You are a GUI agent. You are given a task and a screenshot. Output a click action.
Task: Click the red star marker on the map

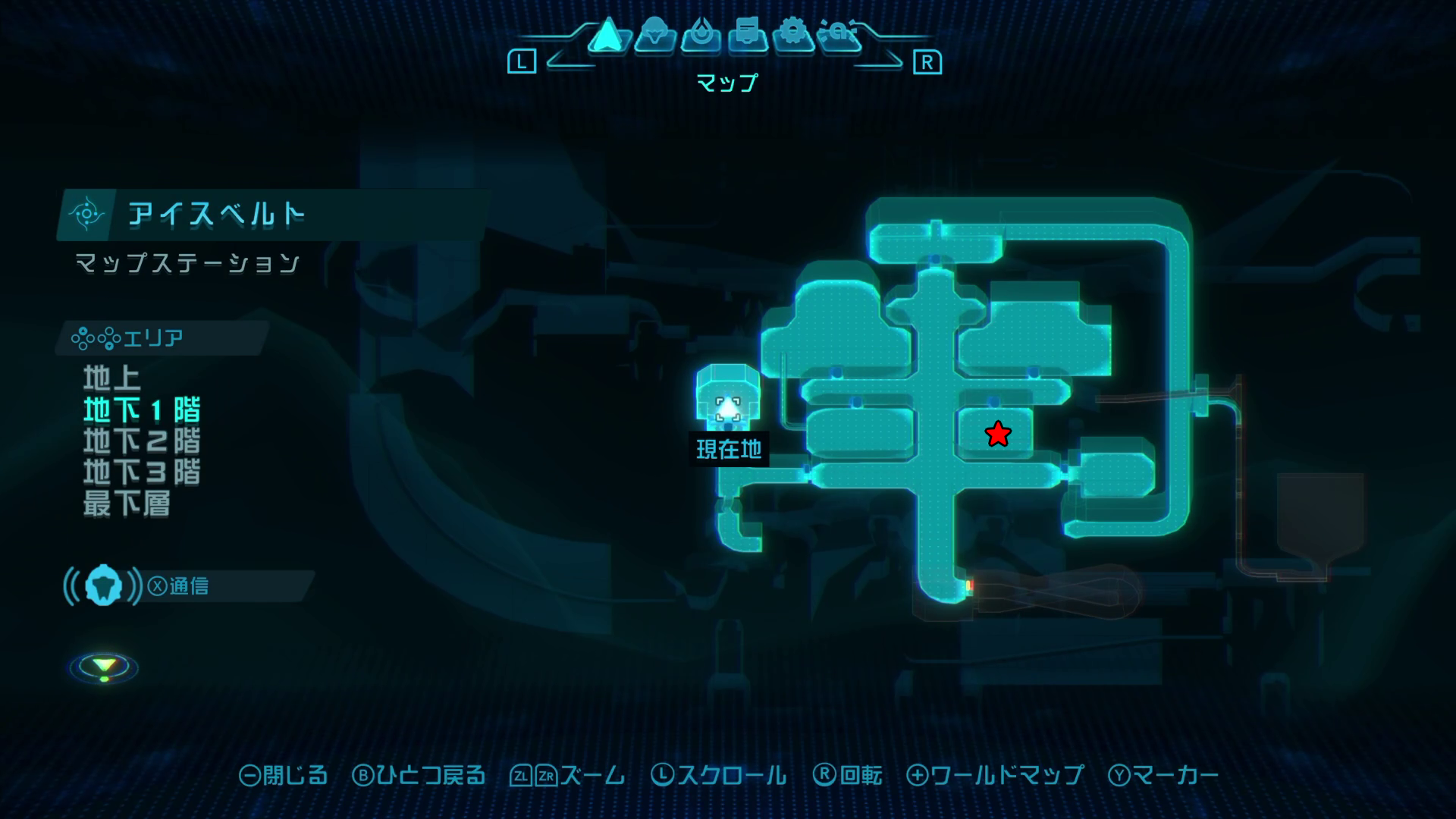(x=998, y=435)
